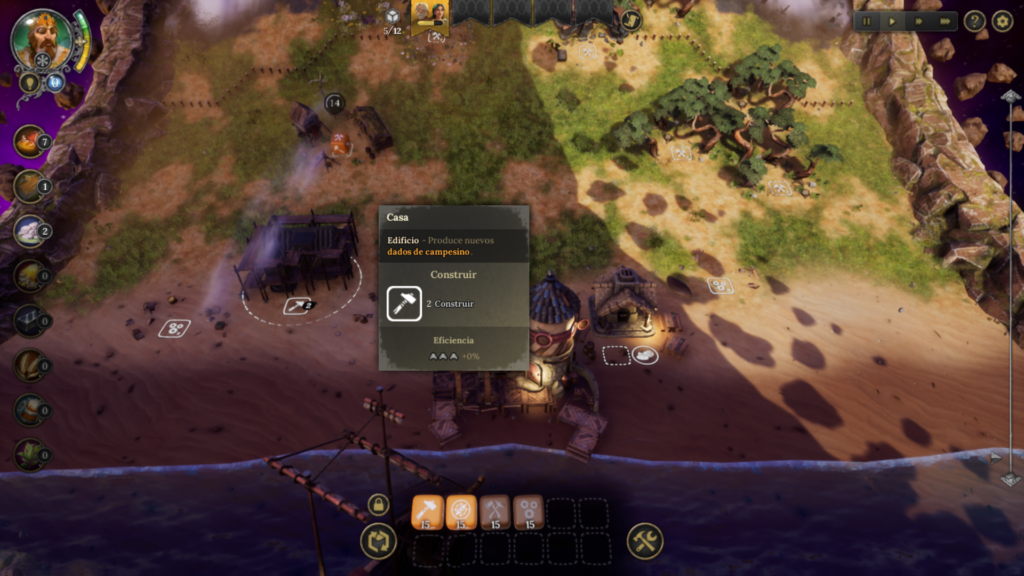Open the gear settings menu

pos(1002,21)
